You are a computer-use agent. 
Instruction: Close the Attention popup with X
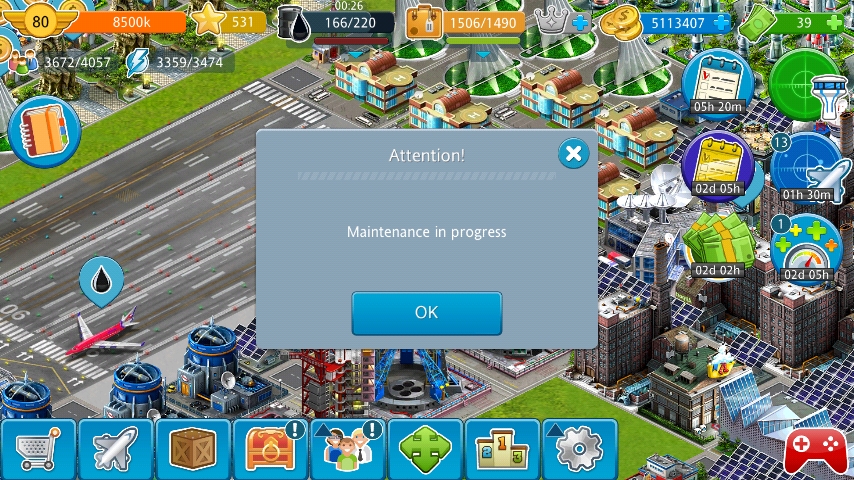pos(573,153)
